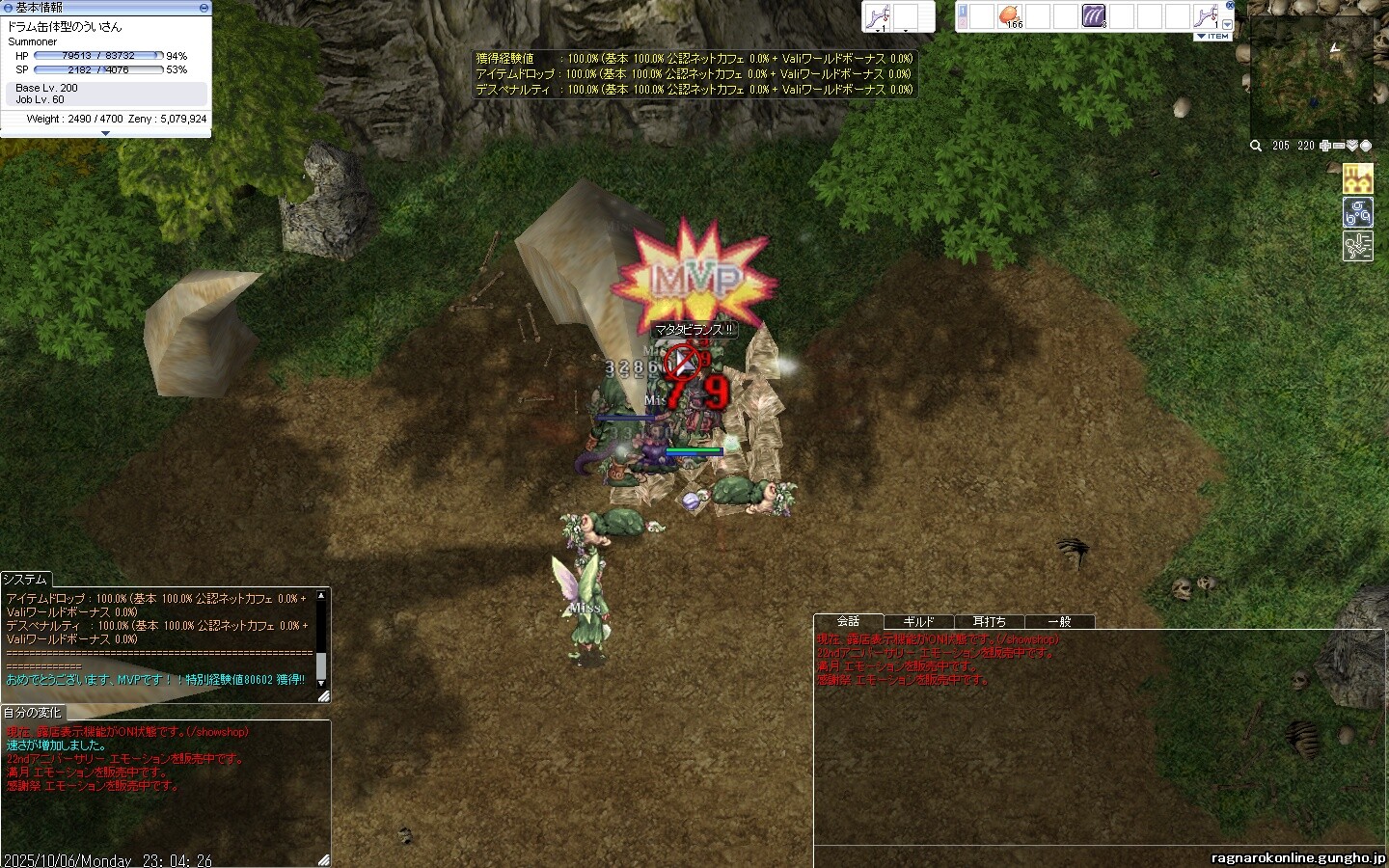Switch to the ギルド chat tab
The image size is (1389, 868).
(918, 622)
